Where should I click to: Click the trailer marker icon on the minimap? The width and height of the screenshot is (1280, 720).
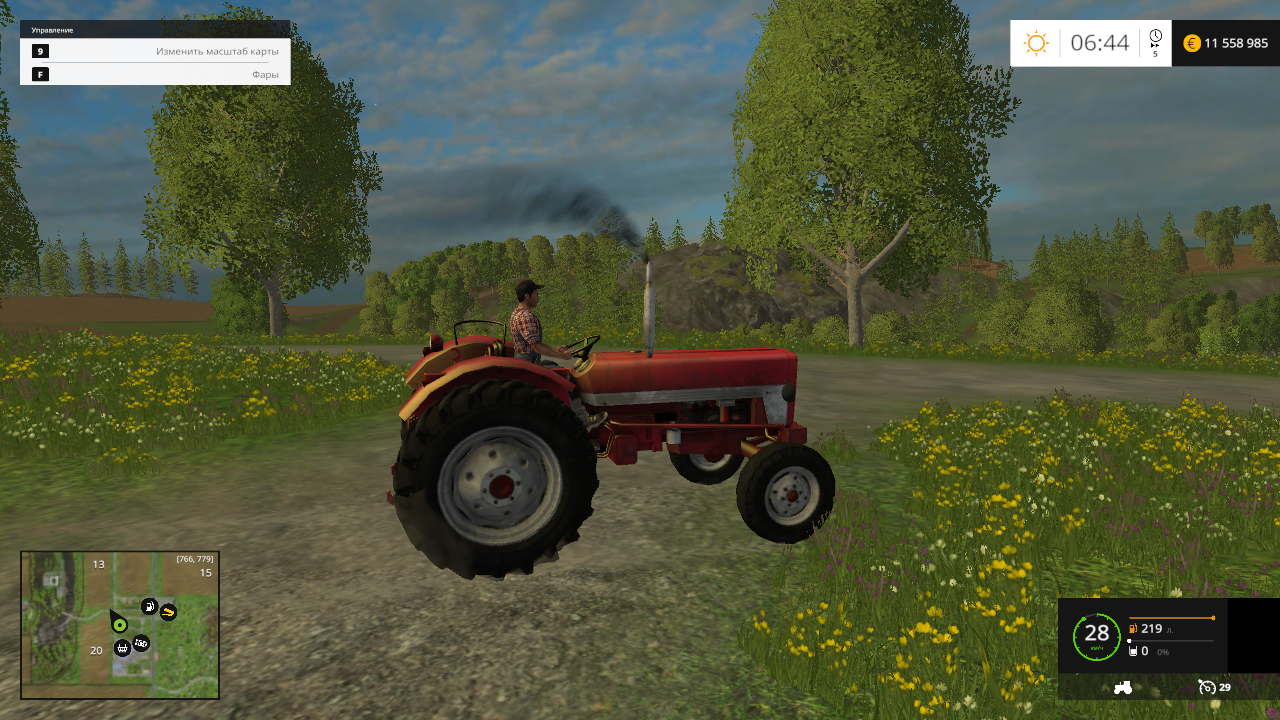[x=122, y=649]
